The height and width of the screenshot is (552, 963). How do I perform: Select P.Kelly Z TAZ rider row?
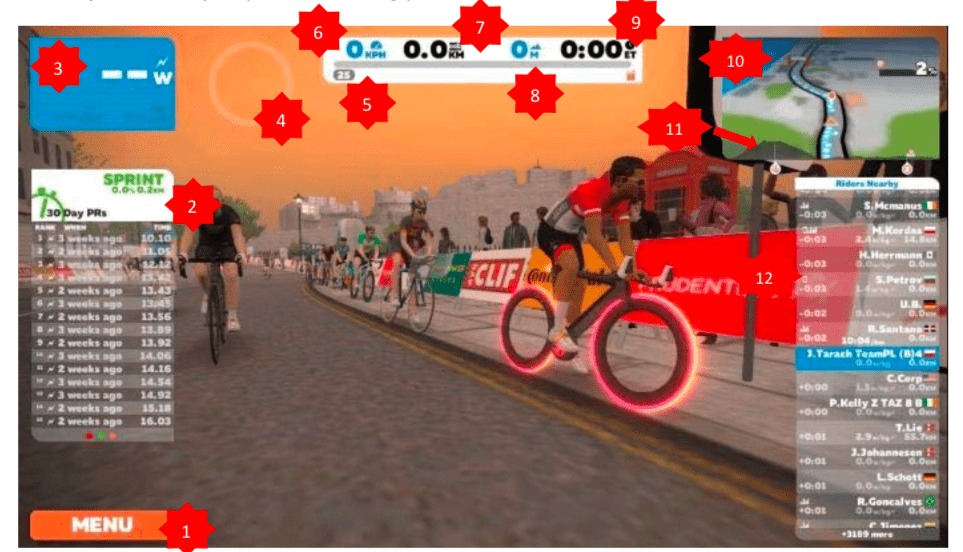pyautogui.click(x=867, y=405)
